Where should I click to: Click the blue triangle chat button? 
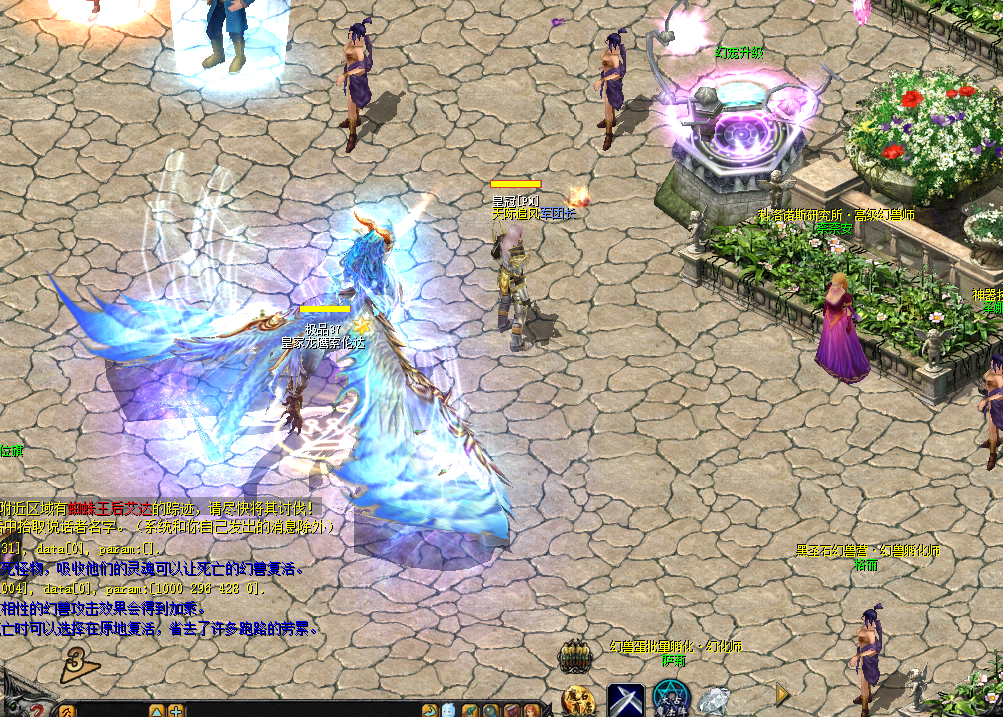coord(156,711)
